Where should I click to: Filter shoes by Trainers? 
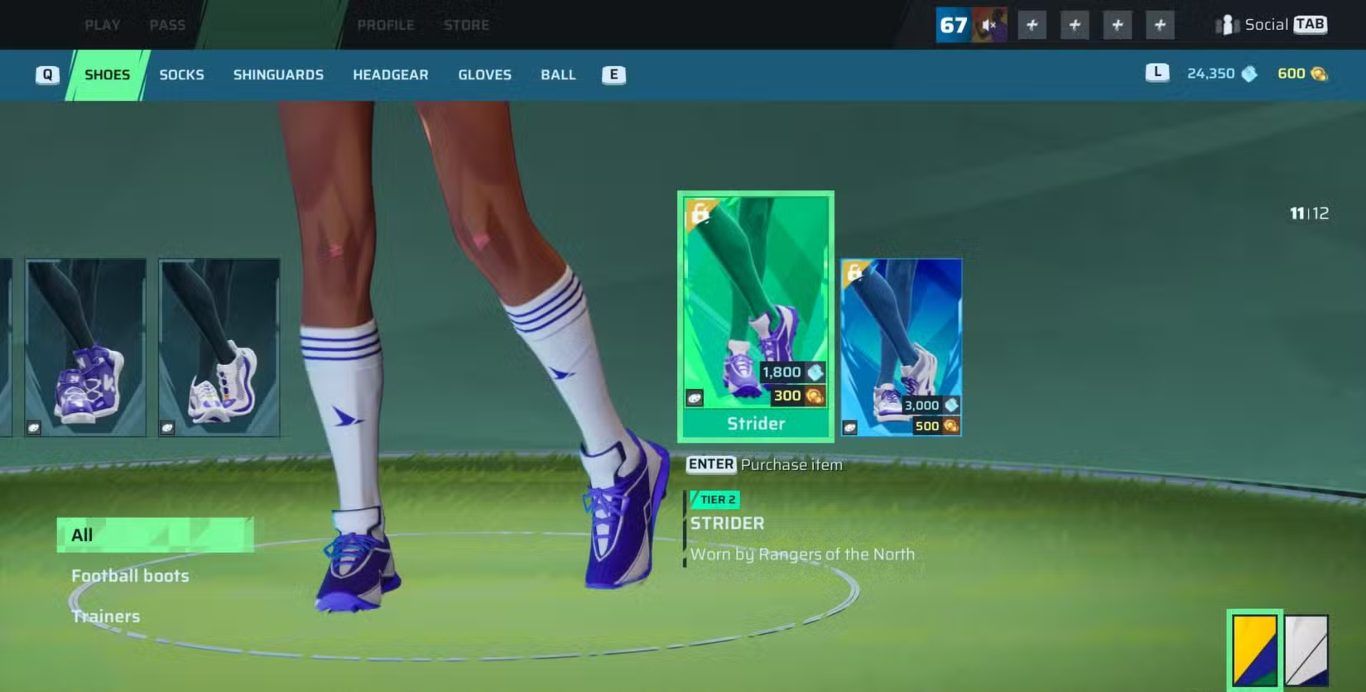(106, 616)
